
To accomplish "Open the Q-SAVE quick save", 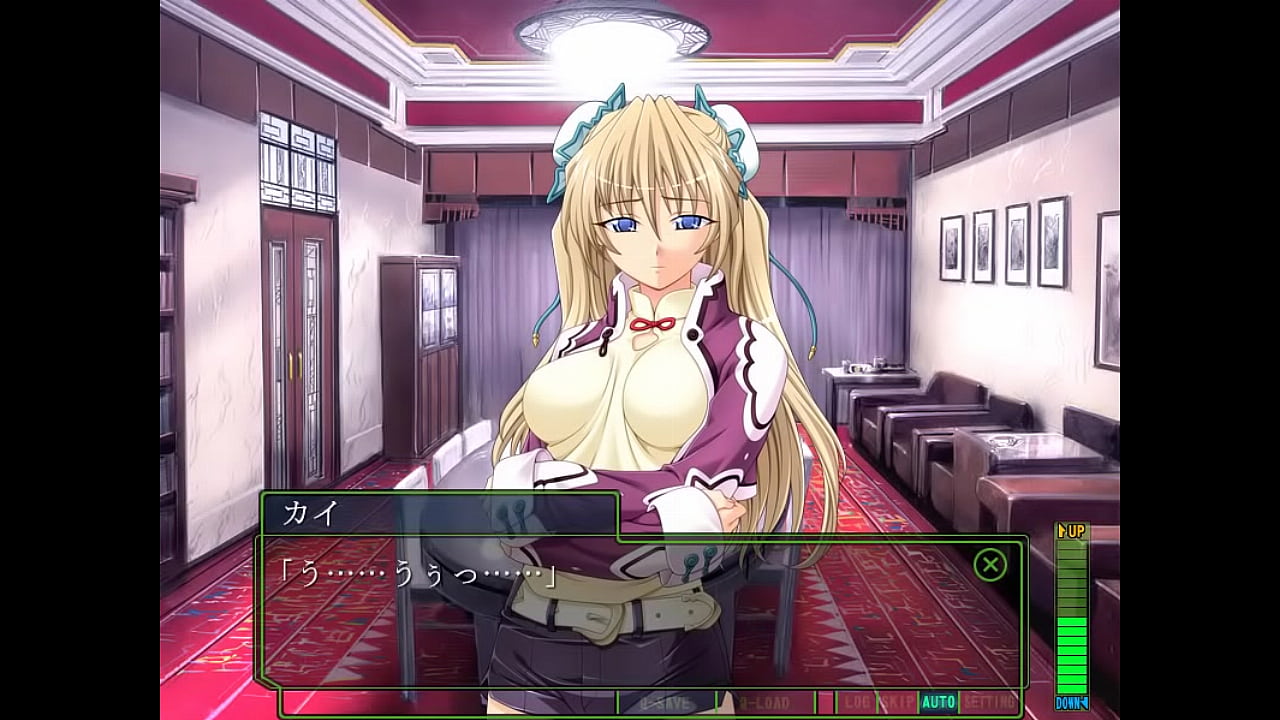I will click(666, 703).
